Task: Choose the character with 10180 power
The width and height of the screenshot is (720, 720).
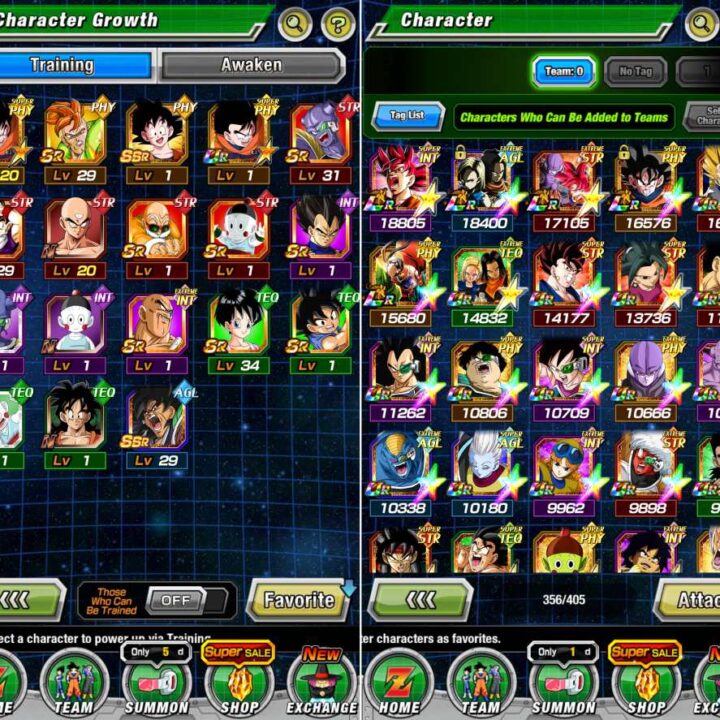Action: (484, 470)
